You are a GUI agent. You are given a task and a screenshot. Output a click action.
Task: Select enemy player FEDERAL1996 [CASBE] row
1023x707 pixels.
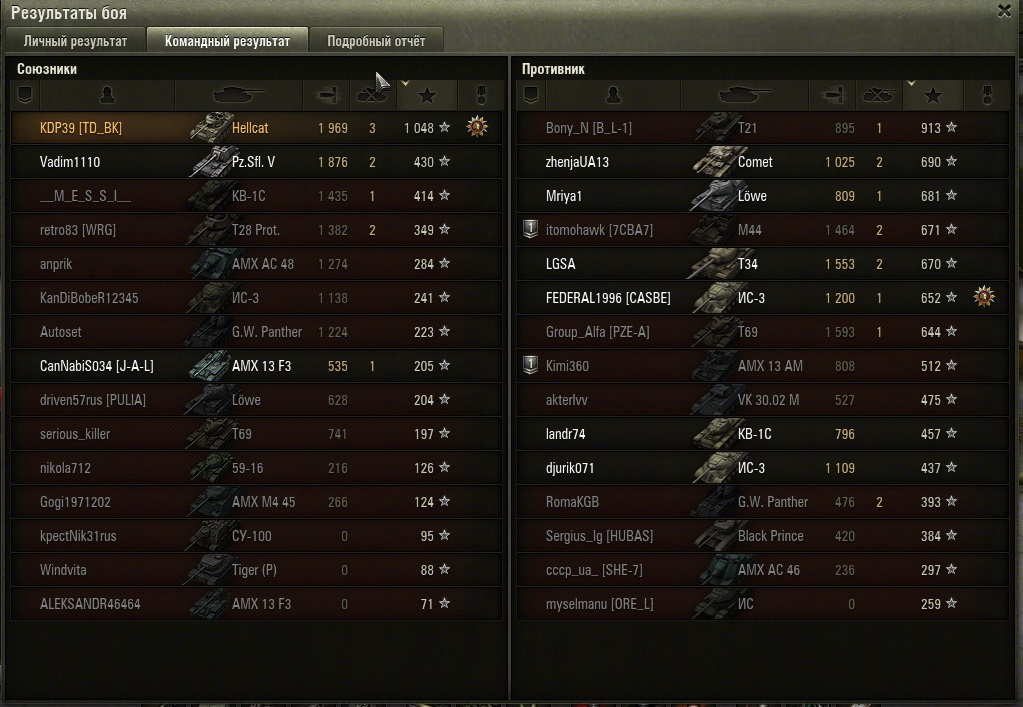point(608,298)
